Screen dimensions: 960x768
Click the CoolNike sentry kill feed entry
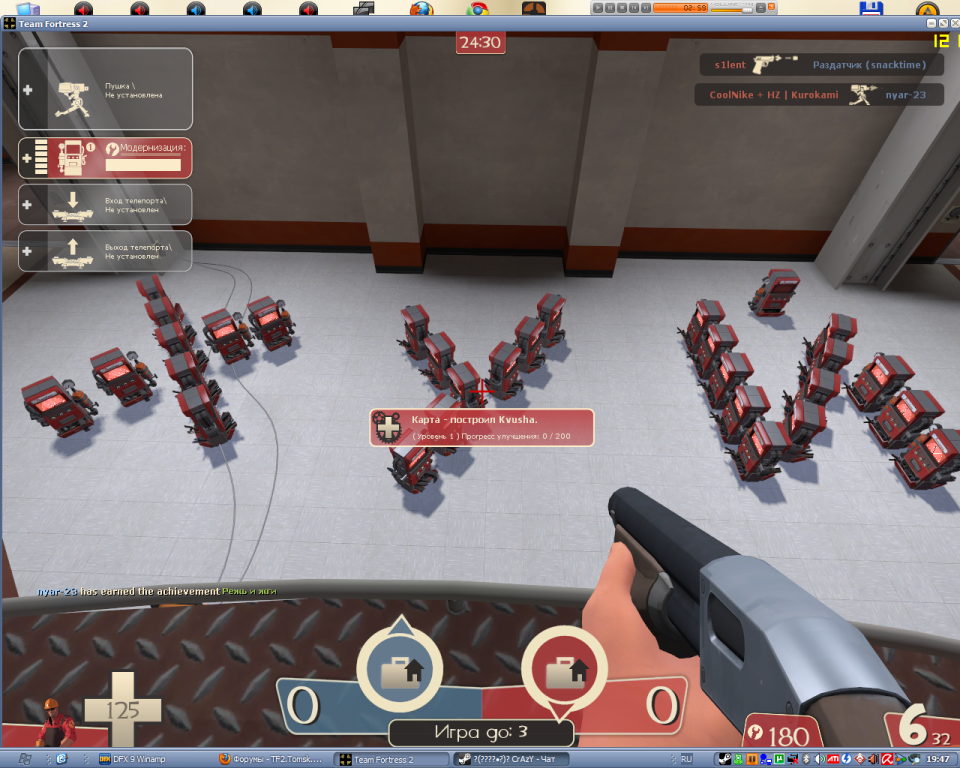tap(818, 95)
